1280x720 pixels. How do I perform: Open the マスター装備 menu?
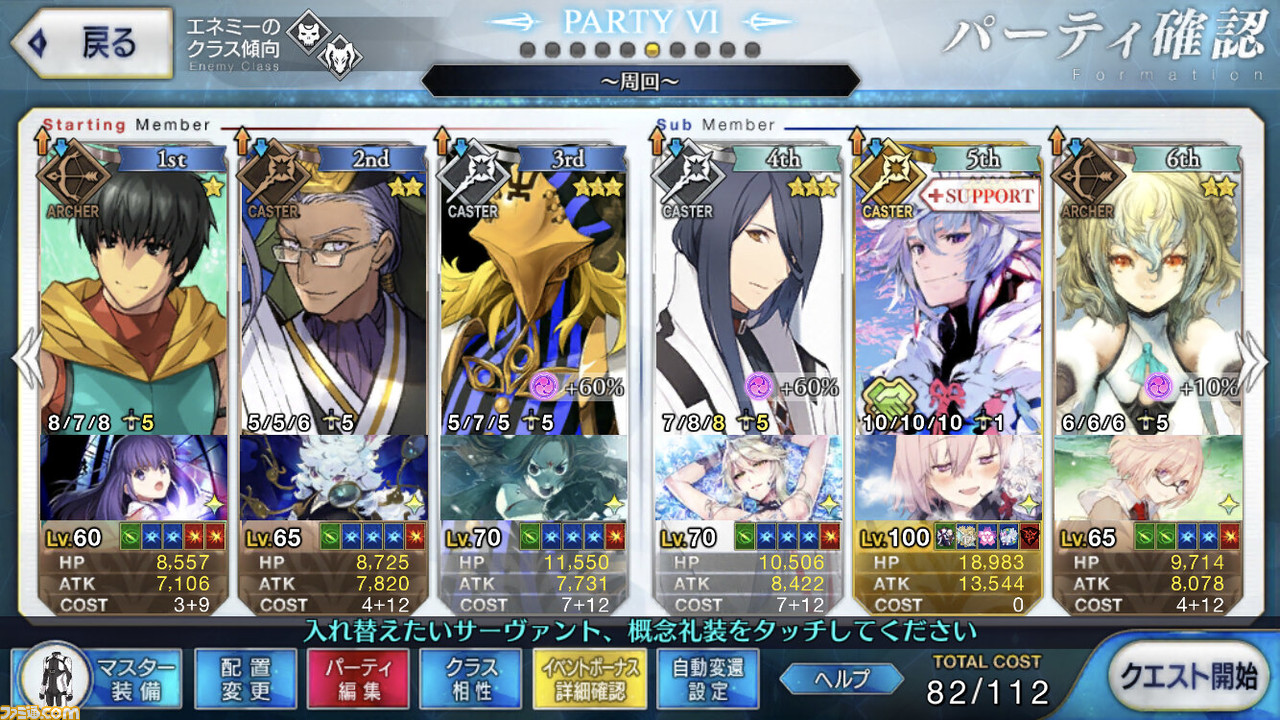click(99, 679)
